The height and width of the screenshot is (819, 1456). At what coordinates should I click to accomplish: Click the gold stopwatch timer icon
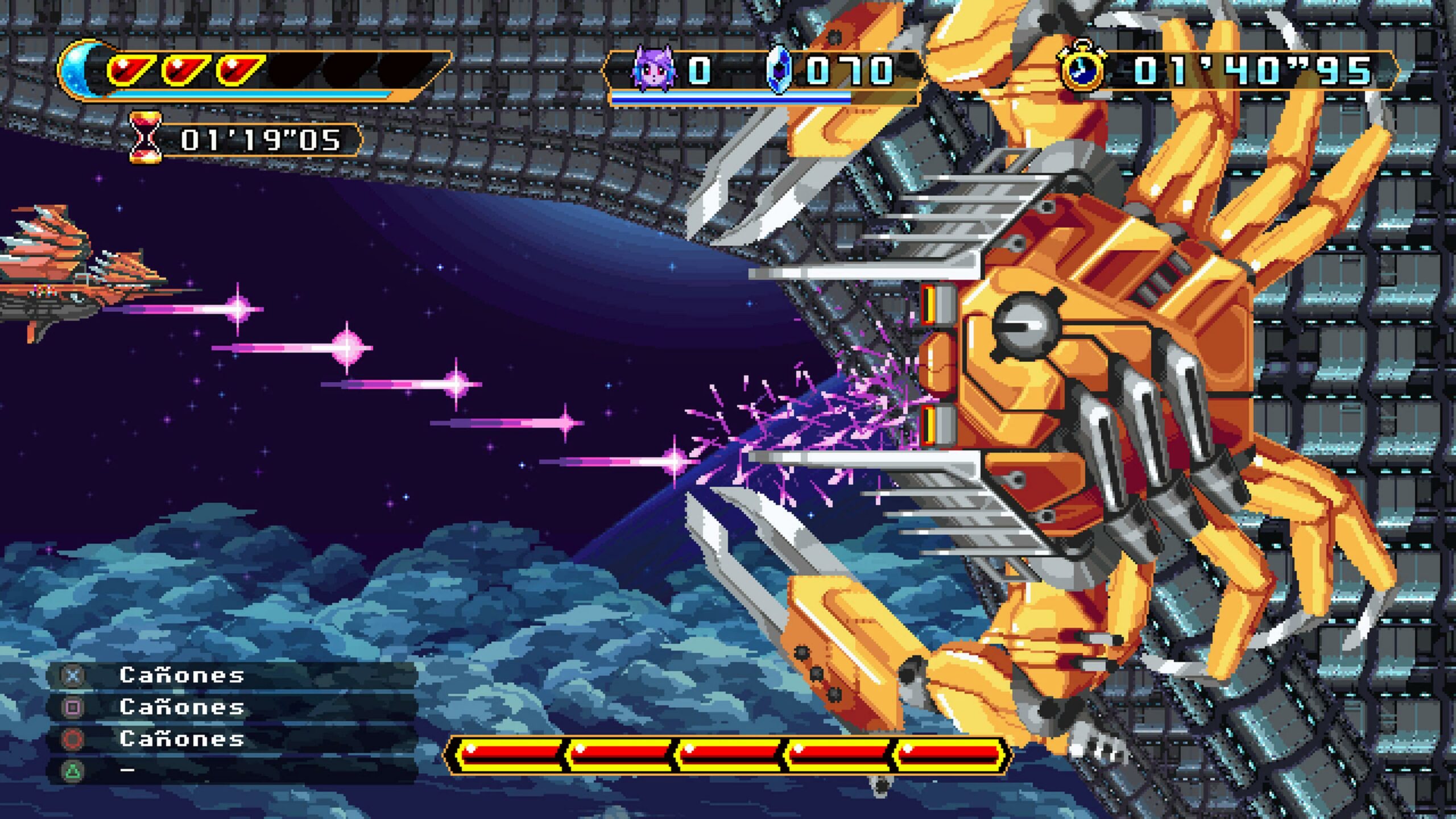(1082, 68)
